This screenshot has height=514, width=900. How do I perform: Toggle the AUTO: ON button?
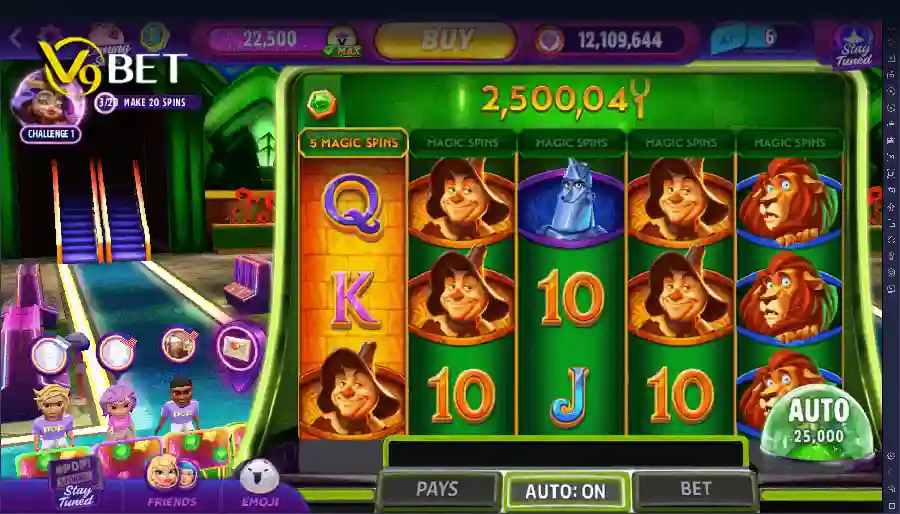point(565,491)
